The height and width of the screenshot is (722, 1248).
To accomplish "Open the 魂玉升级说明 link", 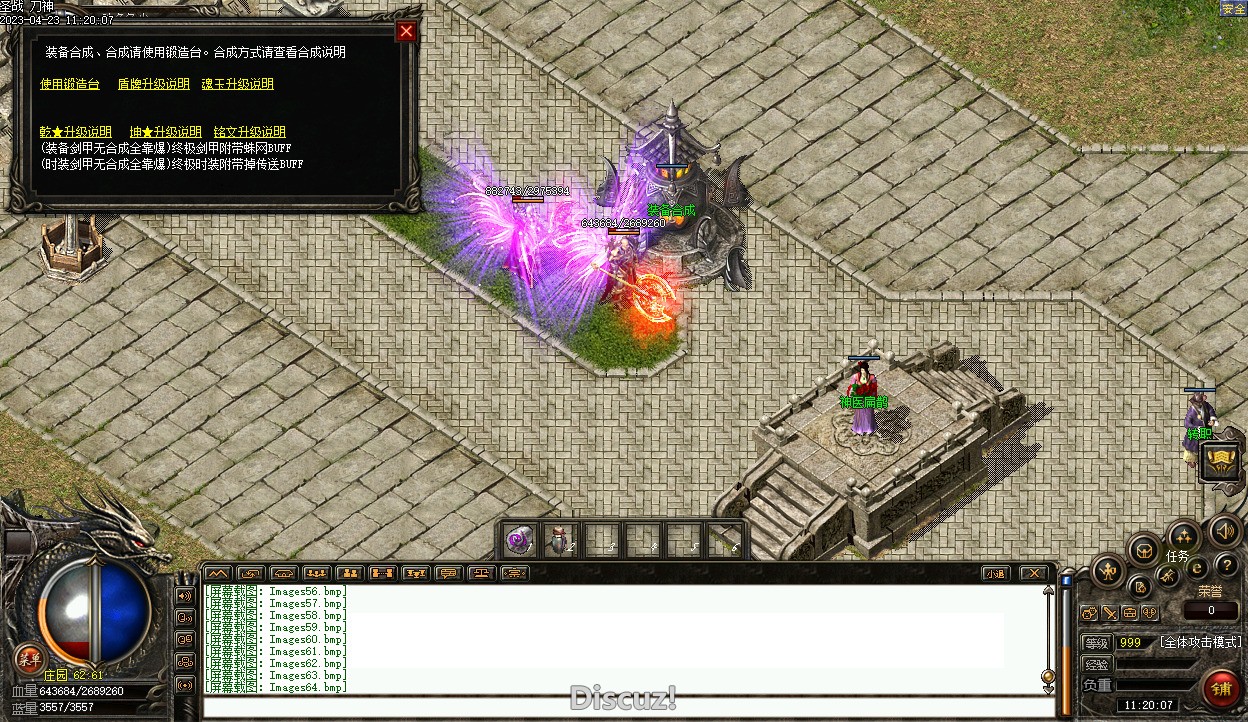I will [x=237, y=84].
